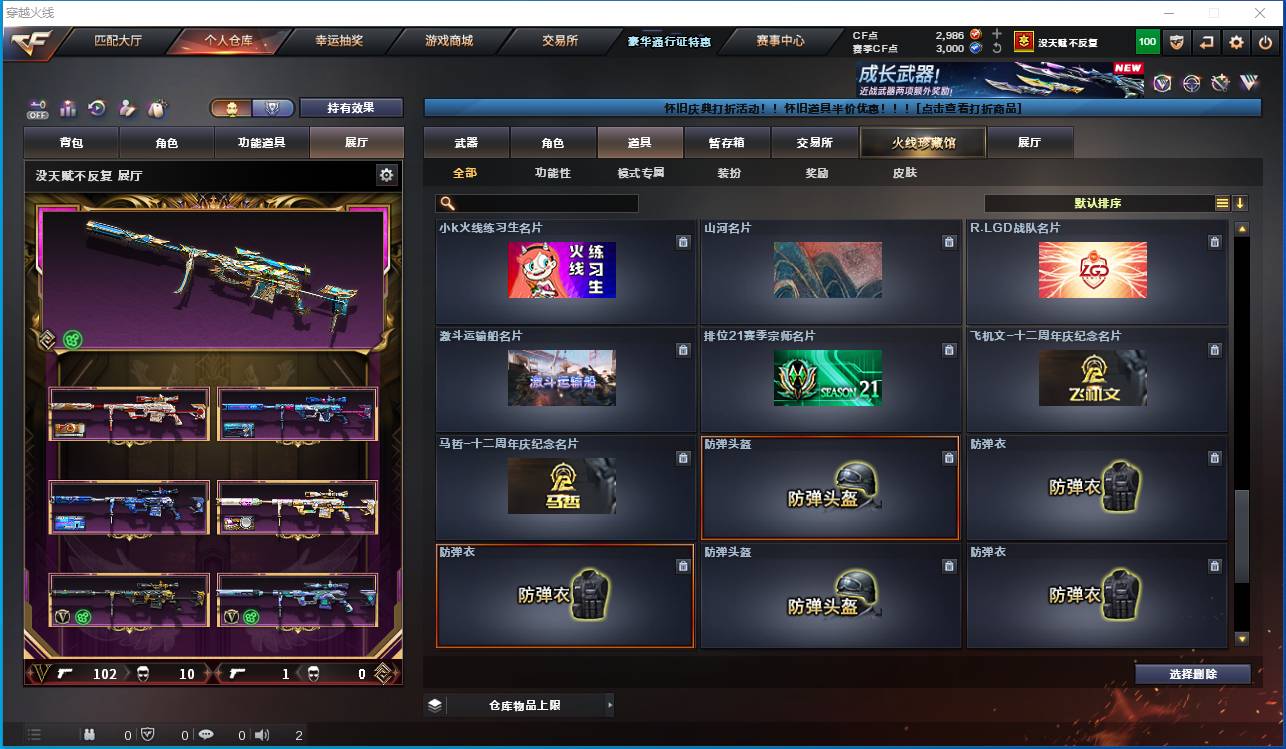Viewport: 1286px width, 749px height.
Task: Select the crosshair icon under the growth weapon banner
Action: (1191, 82)
